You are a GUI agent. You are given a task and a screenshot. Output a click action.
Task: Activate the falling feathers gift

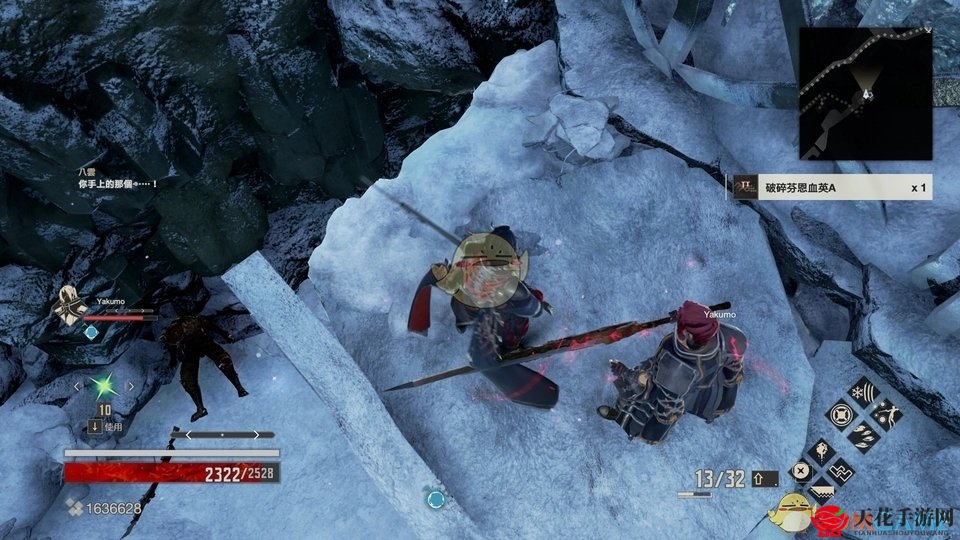click(862, 435)
